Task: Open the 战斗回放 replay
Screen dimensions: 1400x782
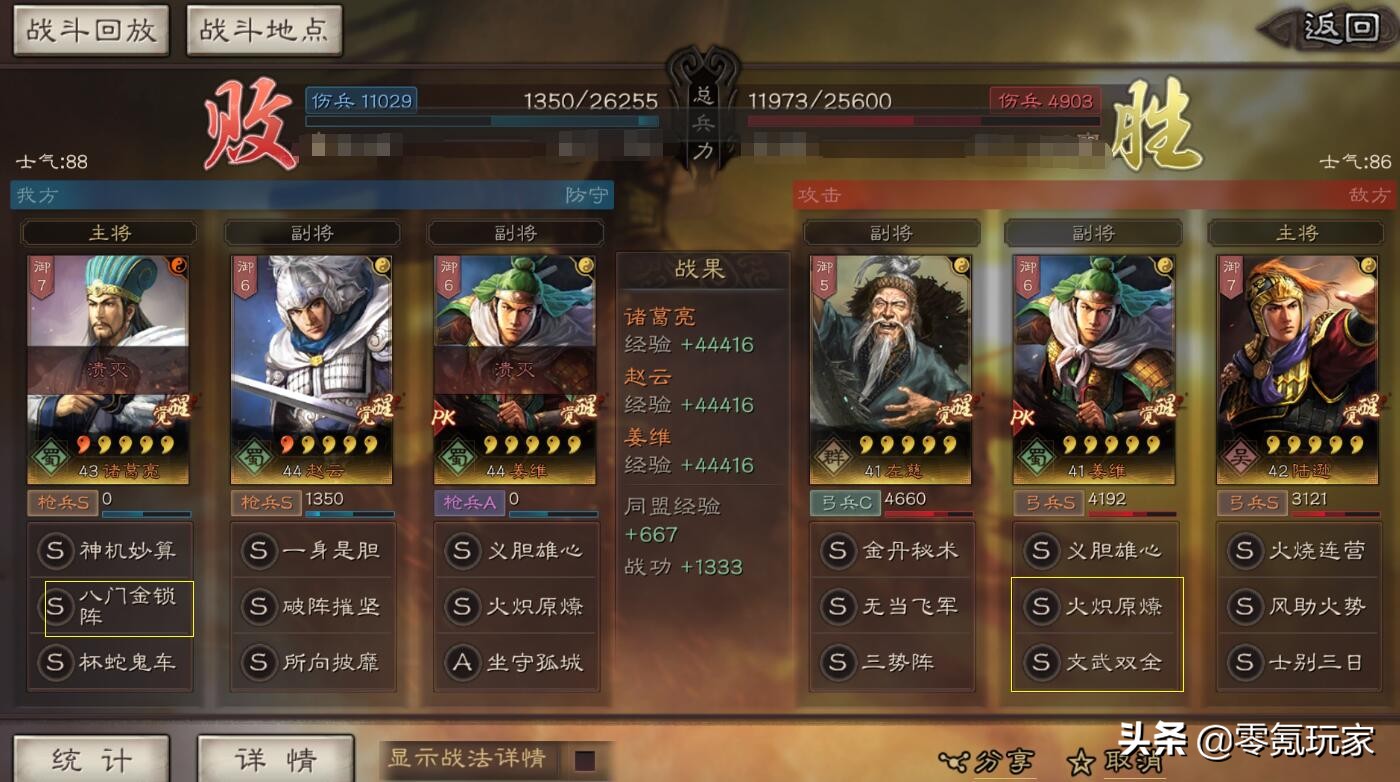Action: (90, 30)
